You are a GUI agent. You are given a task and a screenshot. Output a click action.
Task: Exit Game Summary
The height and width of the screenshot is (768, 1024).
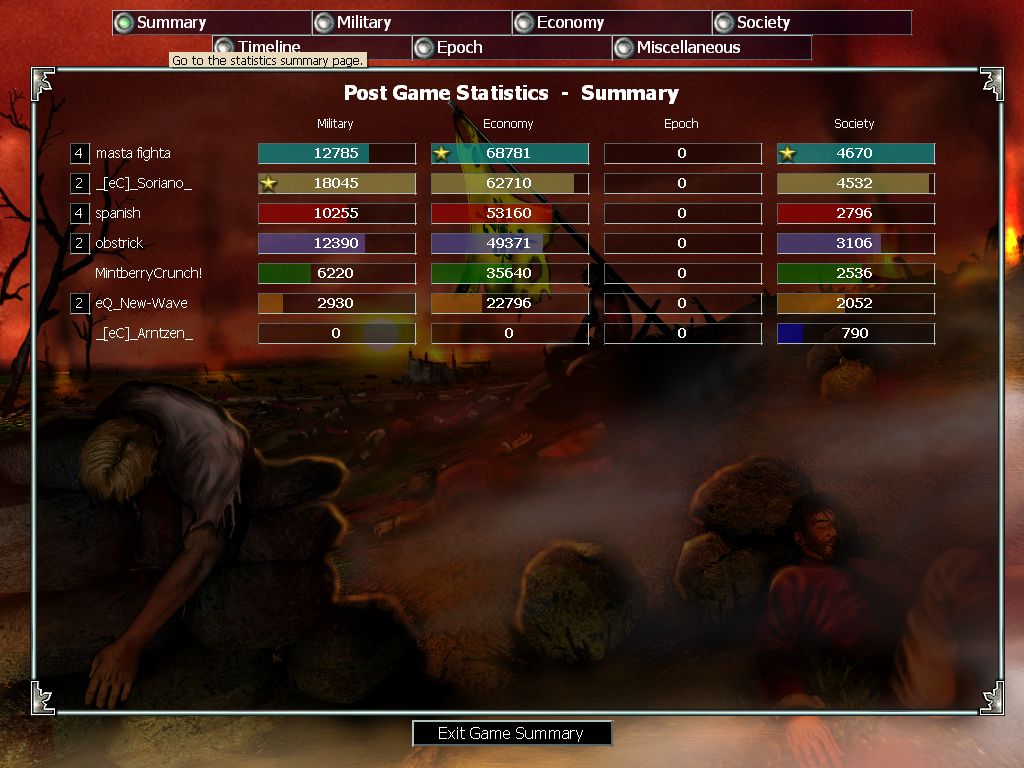coord(511,733)
